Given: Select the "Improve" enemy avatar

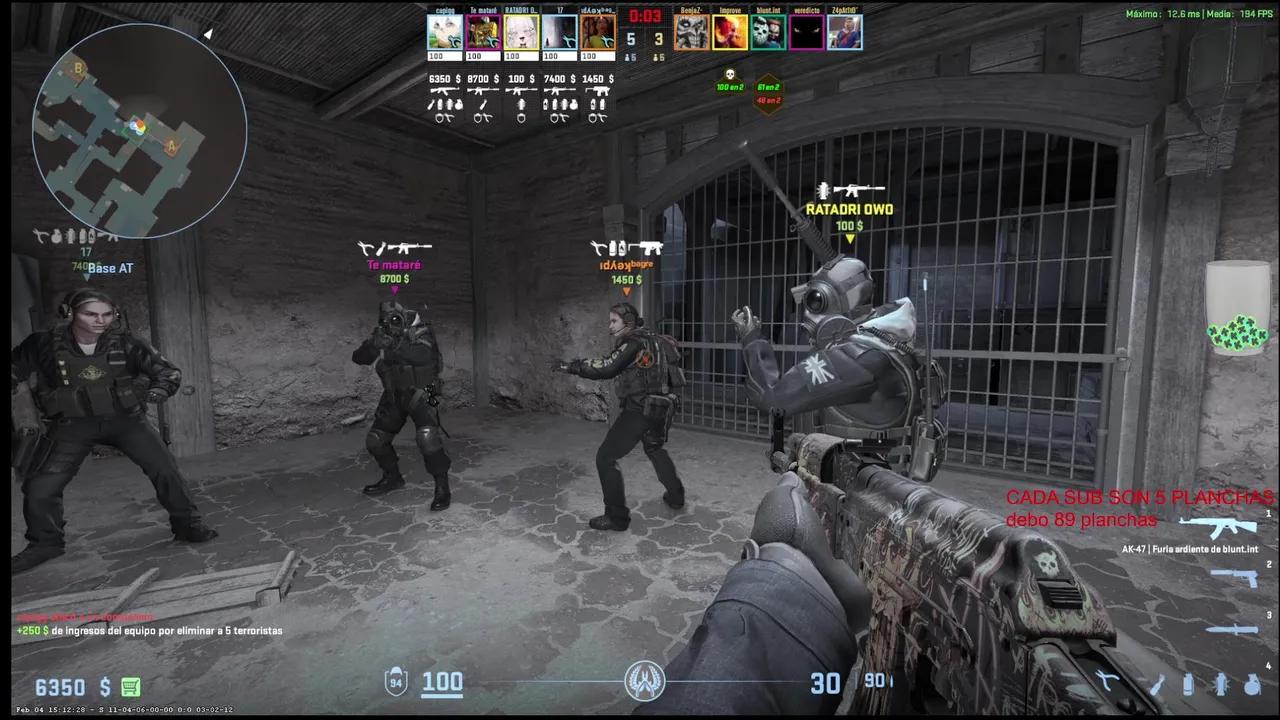Looking at the screenshot, I should [729, 32].
